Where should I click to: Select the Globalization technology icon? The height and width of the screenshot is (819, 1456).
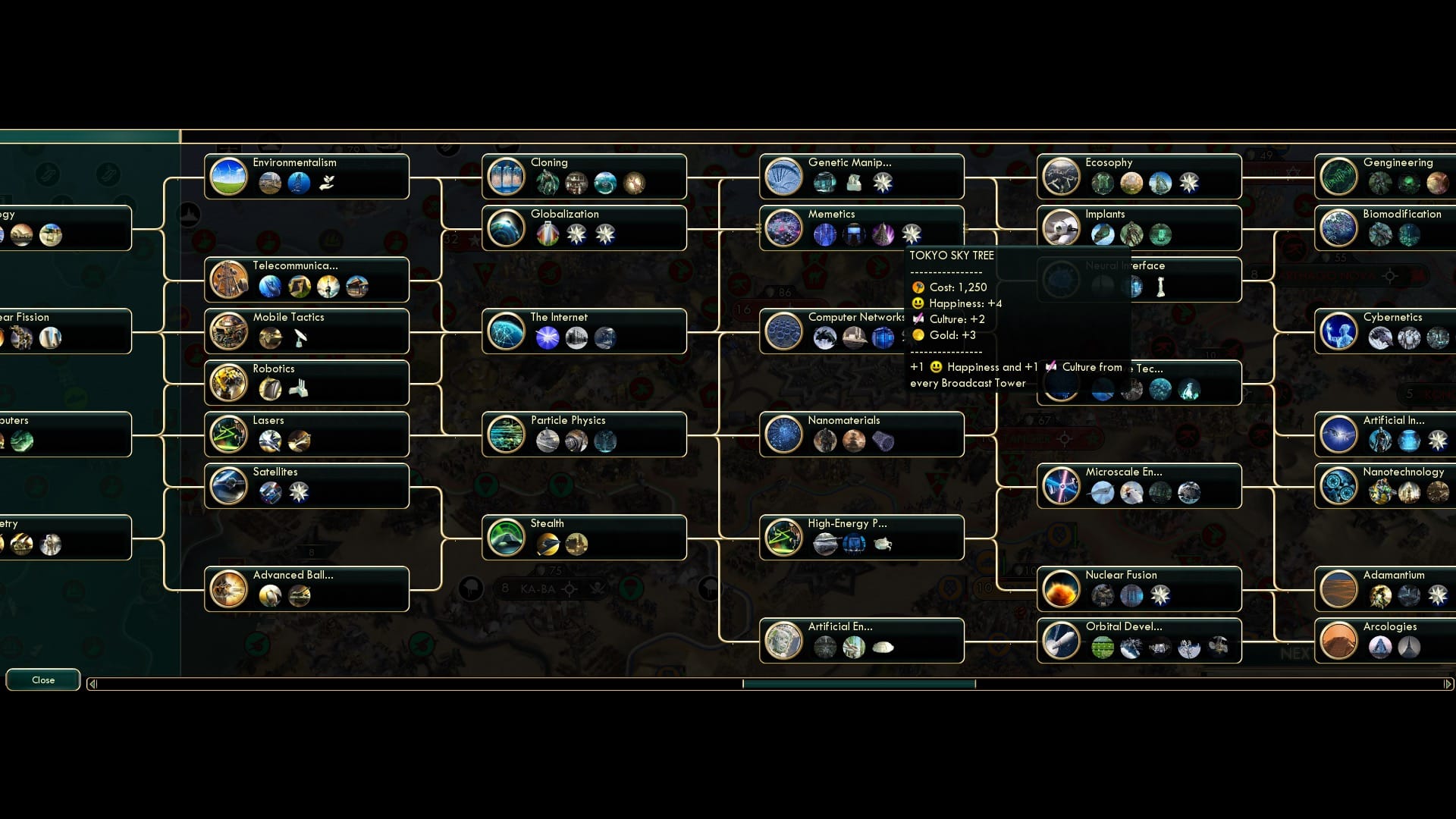click(x=507, y=228)
